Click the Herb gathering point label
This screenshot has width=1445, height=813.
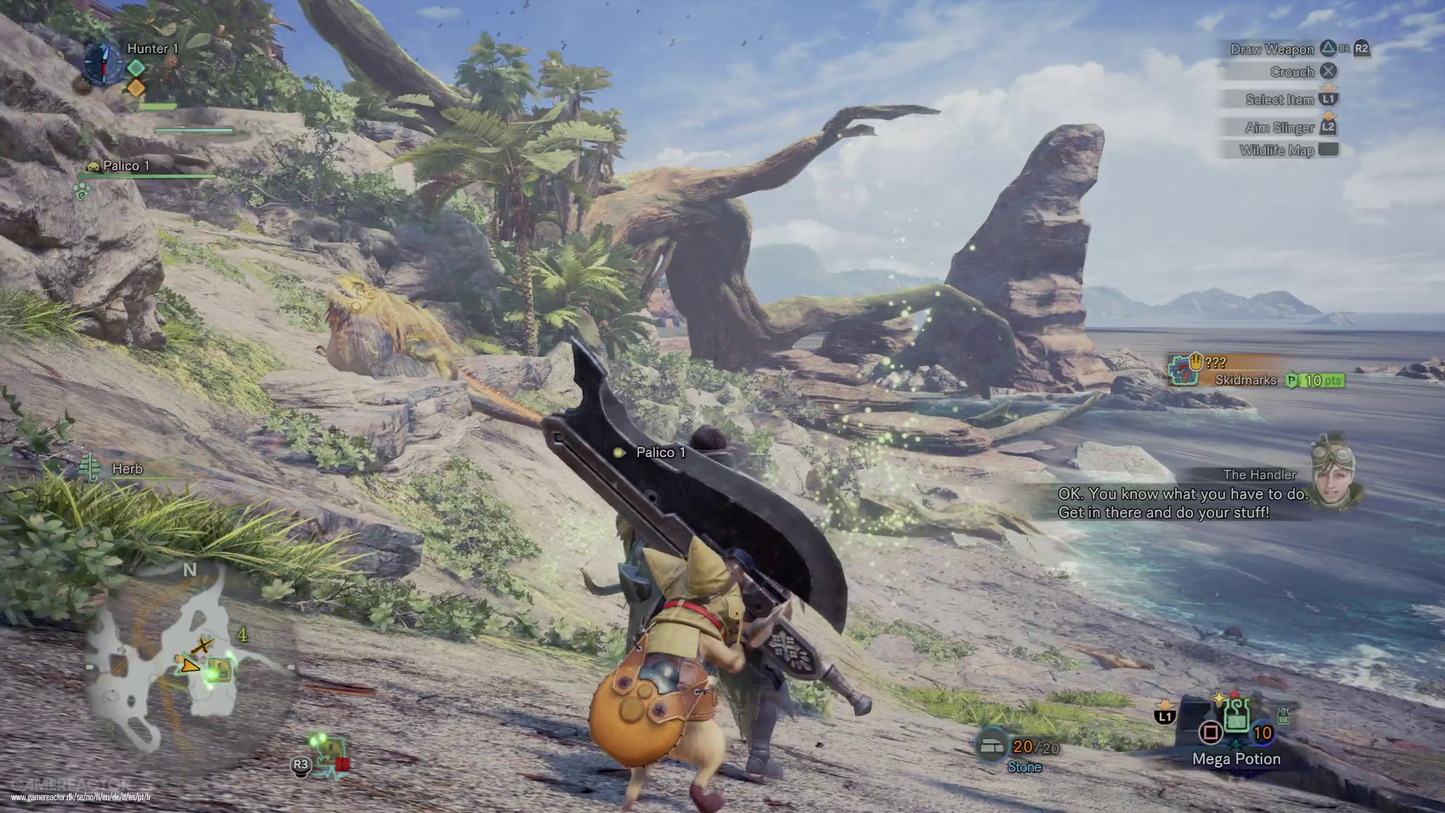pos(126,468)
